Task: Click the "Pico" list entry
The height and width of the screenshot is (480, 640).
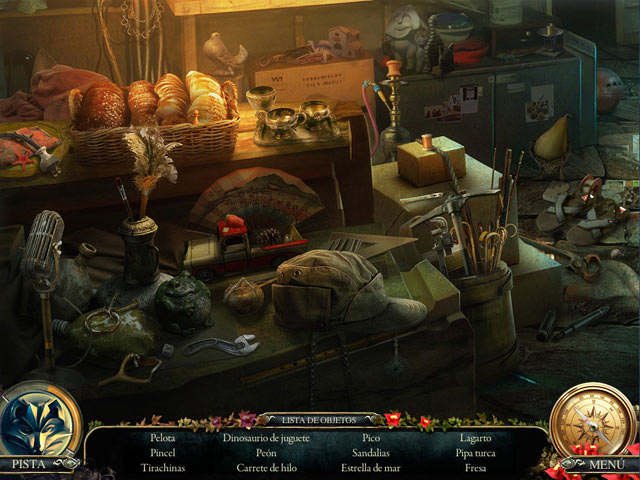Action: [371, 438]
